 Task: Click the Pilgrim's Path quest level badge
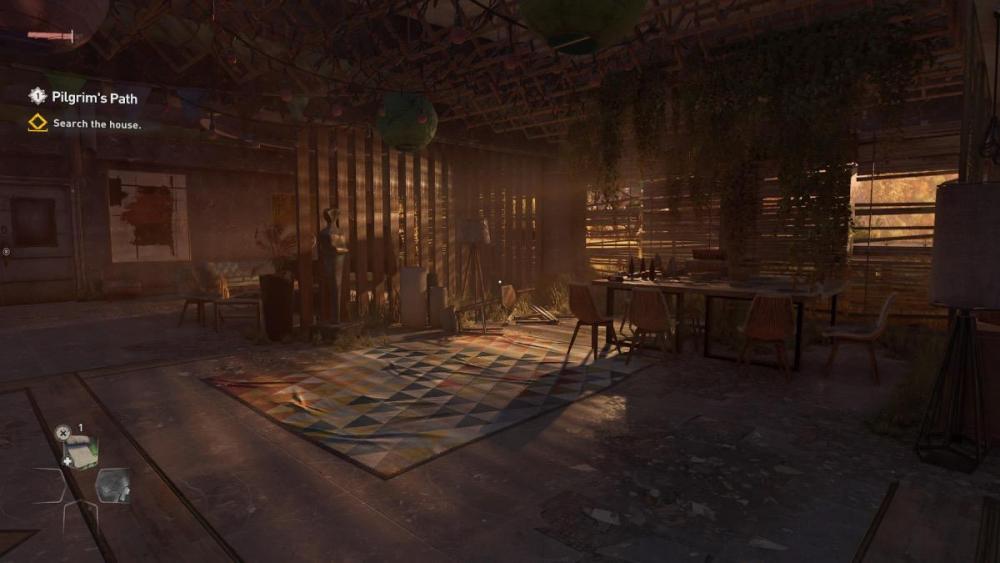click(x=37, y=96)
